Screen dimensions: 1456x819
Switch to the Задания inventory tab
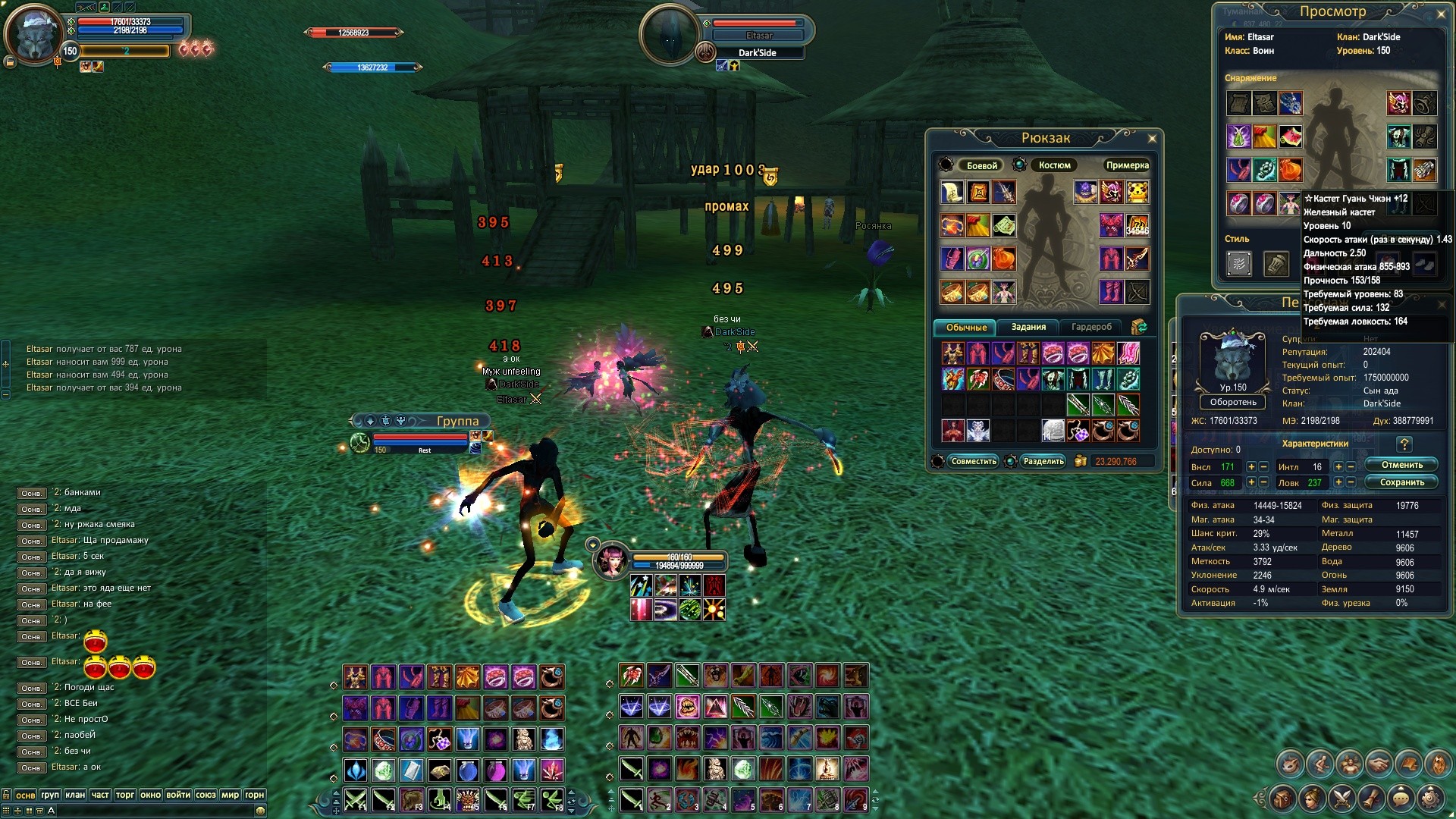(x=1028, y=327)
